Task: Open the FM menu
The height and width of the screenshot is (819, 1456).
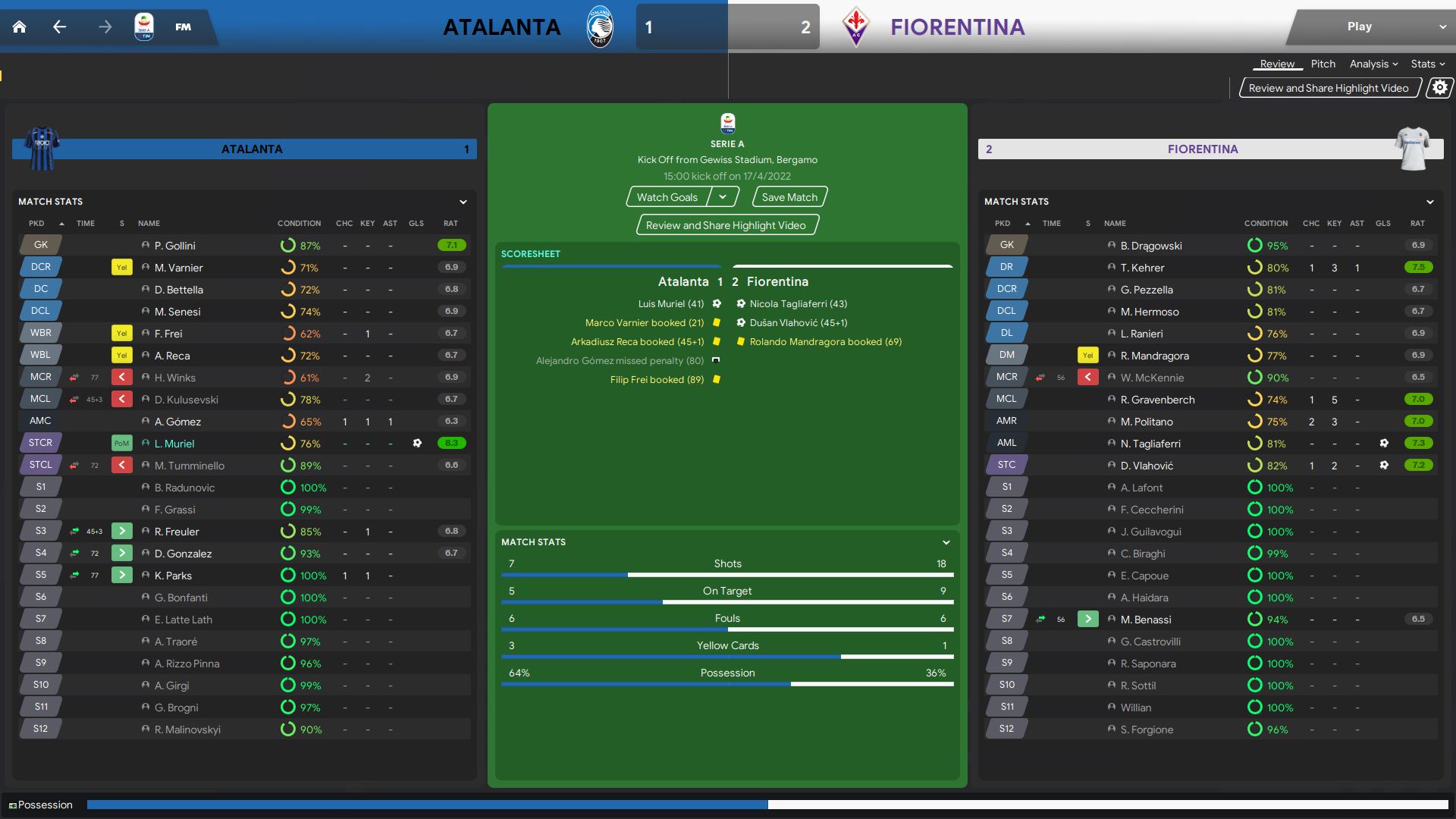Action: tap(183, 27)
